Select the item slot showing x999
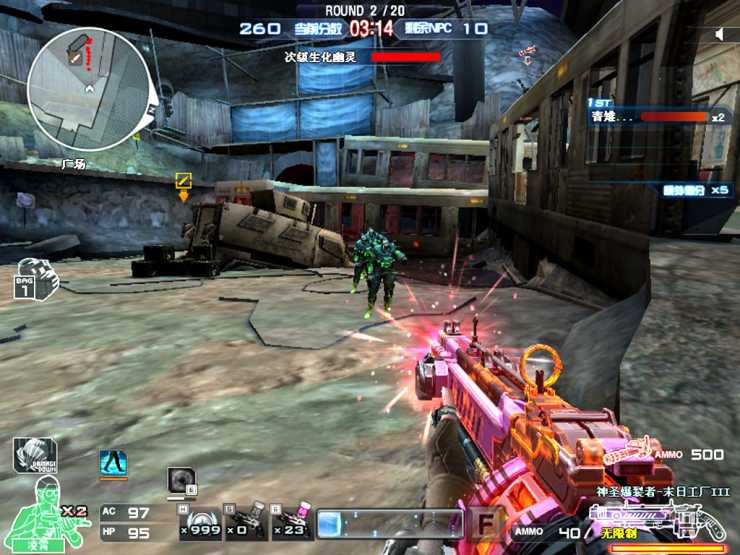Screen dimensions: 740x555 200,521
